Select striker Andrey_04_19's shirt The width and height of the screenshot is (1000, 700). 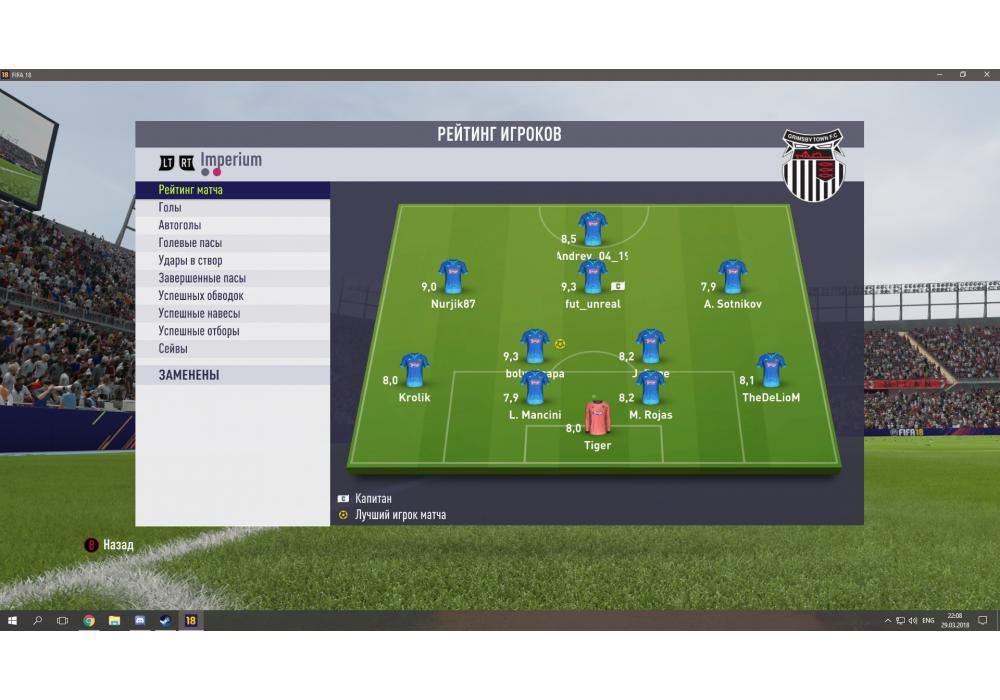pos(593,229)
